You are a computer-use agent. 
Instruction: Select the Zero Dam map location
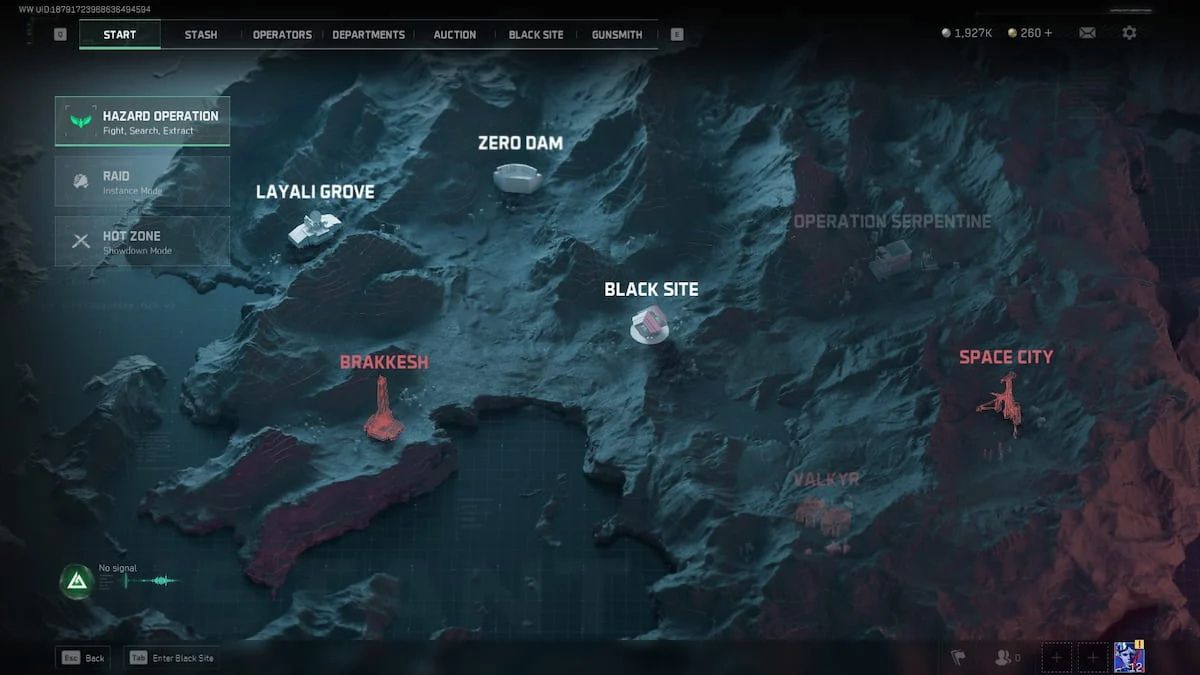518,177
